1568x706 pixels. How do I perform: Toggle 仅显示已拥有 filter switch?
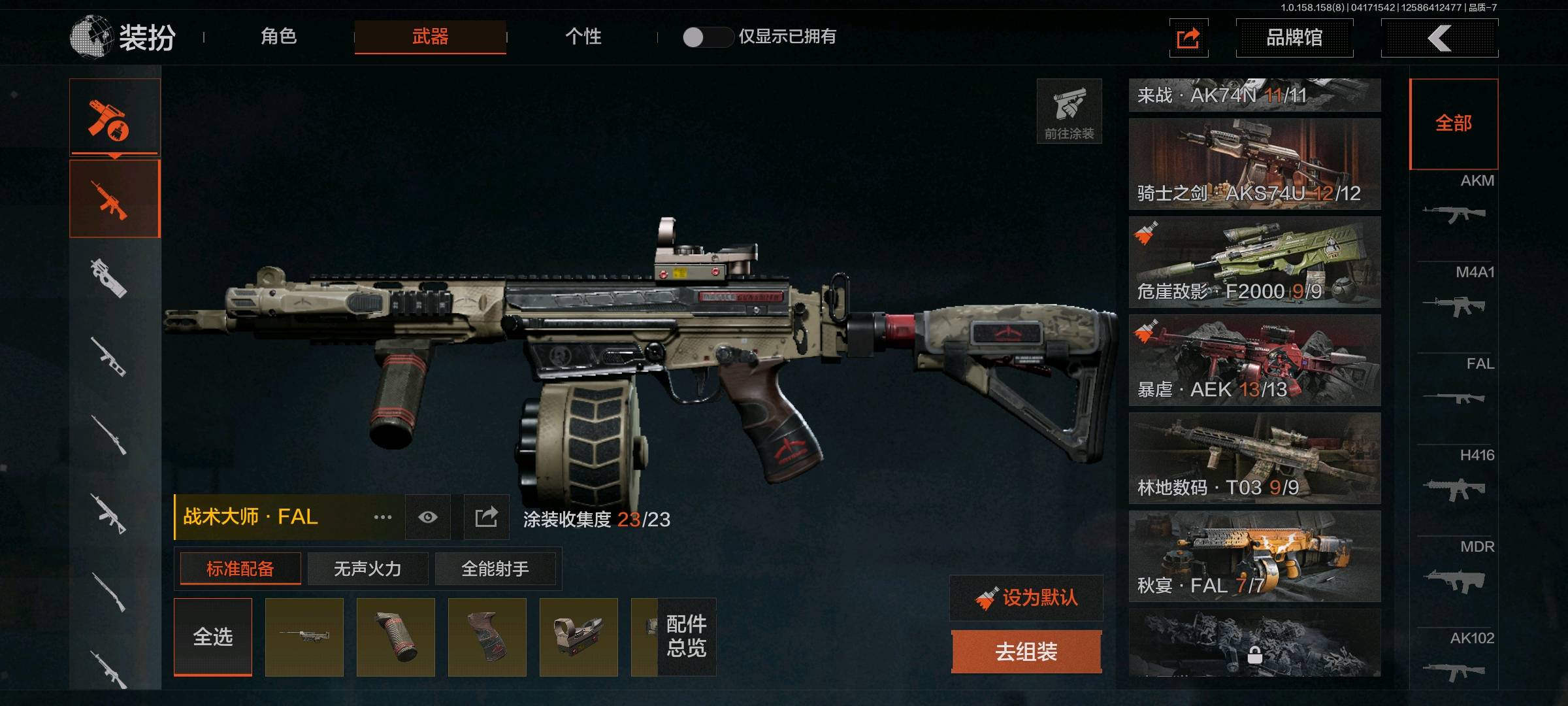(707, 37)
